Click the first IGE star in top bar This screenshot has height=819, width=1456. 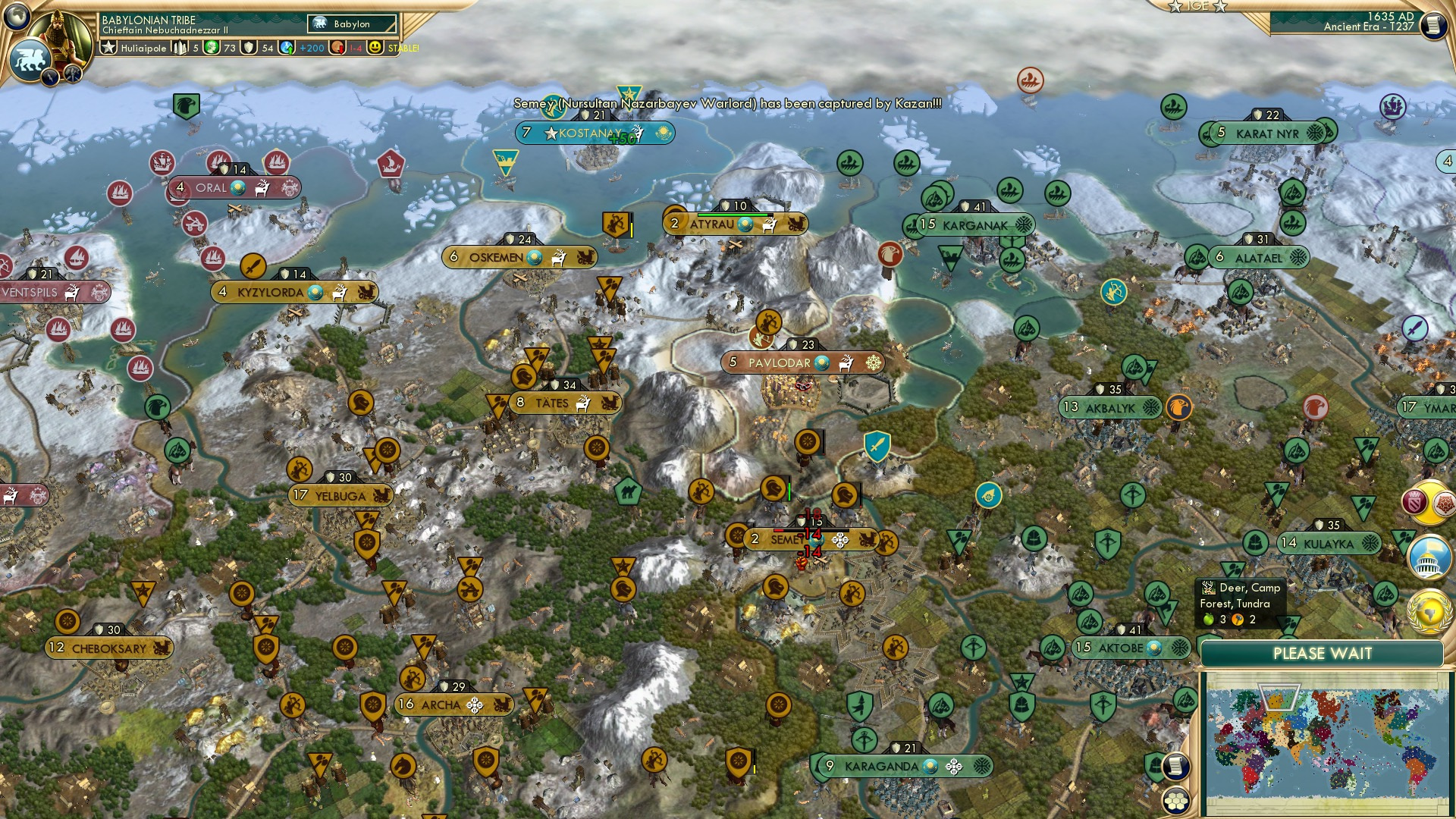[1174, 6]
